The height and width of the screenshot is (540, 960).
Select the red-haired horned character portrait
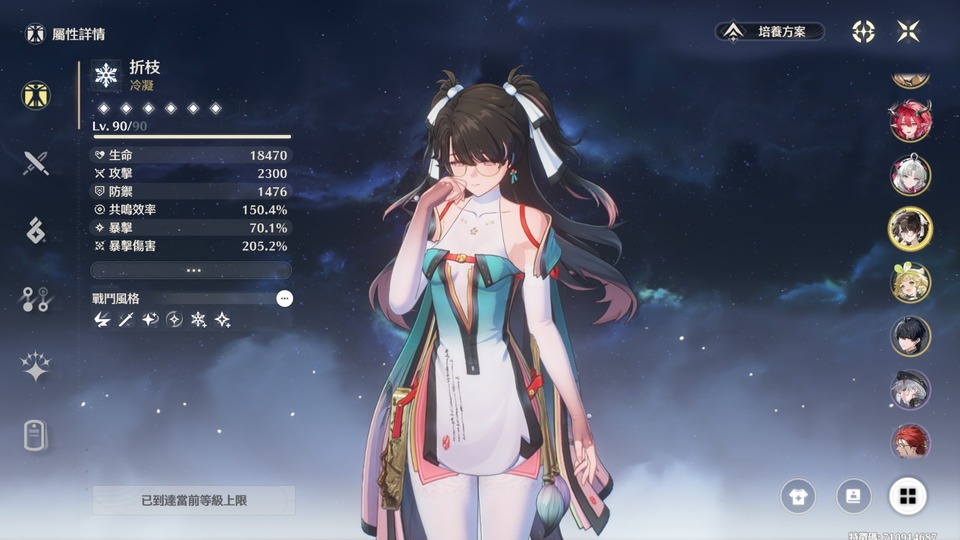(x=910, y=121)
